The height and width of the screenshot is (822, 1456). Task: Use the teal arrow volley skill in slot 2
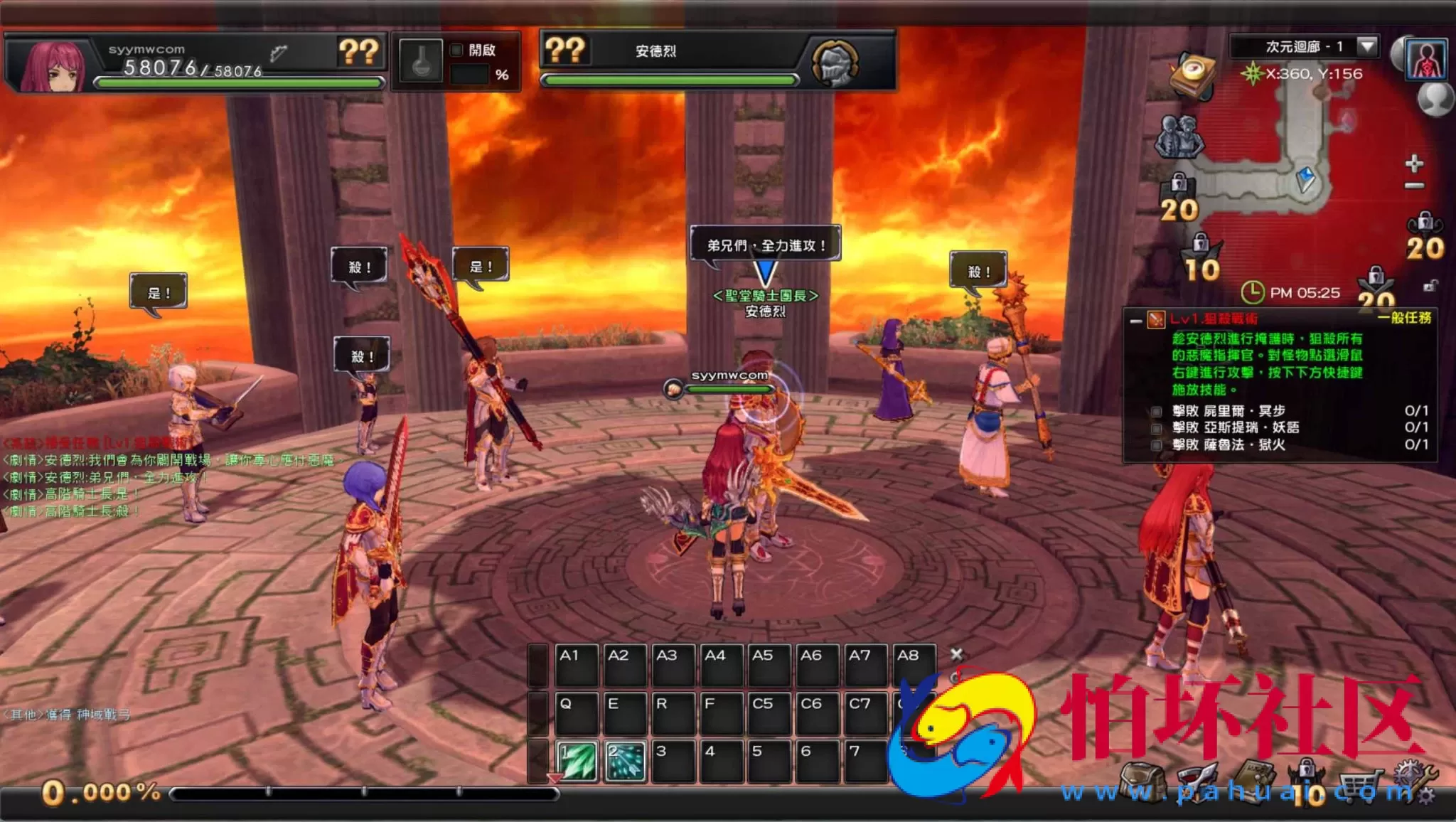coord(625,761)
